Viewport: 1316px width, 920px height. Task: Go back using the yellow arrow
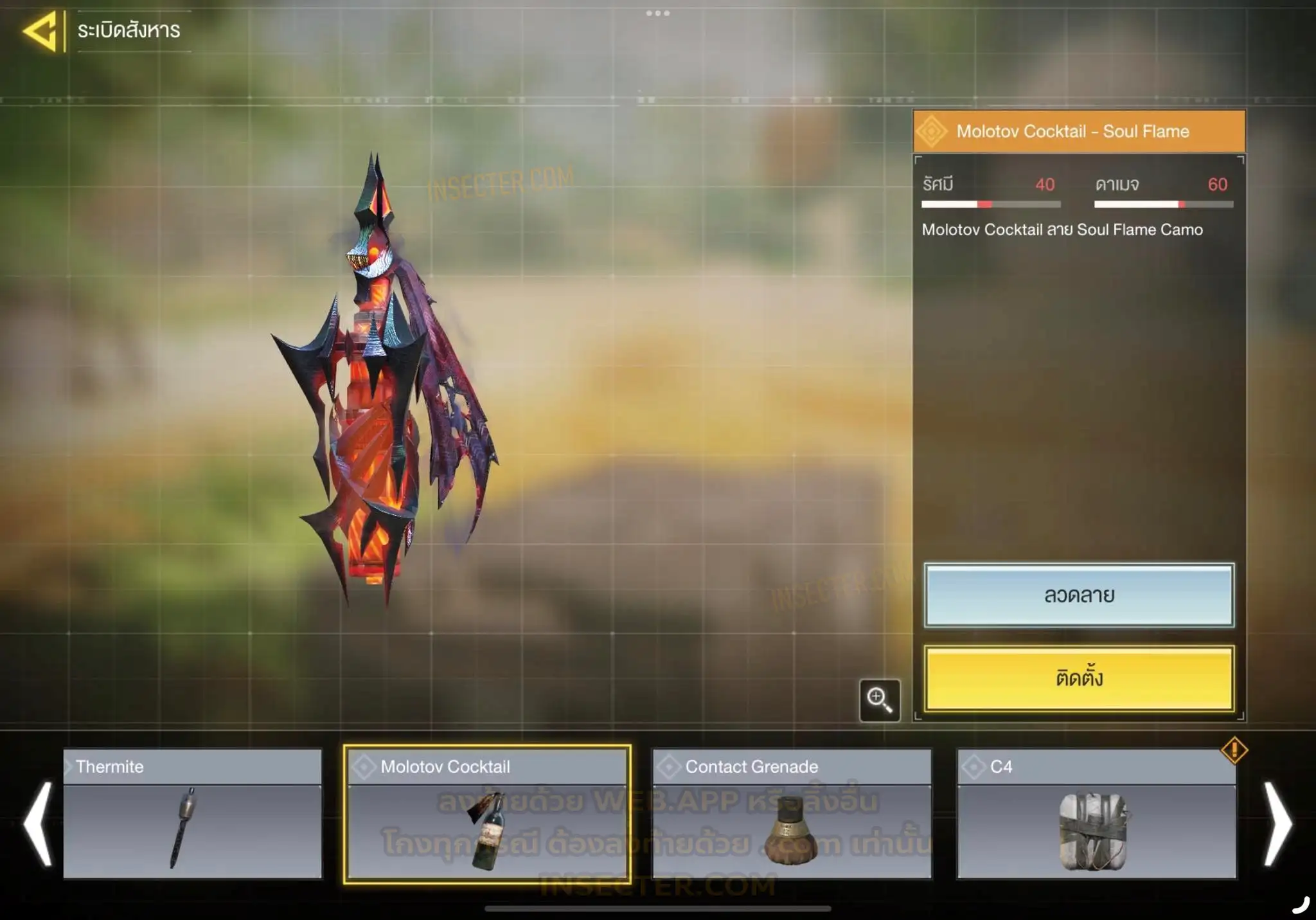41,30
